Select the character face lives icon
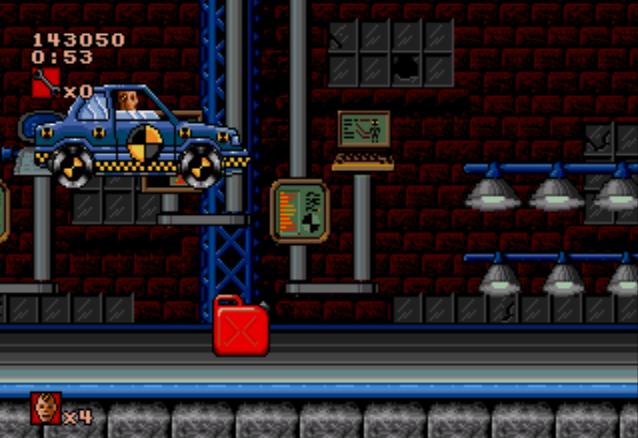 (x=45, y=408)
